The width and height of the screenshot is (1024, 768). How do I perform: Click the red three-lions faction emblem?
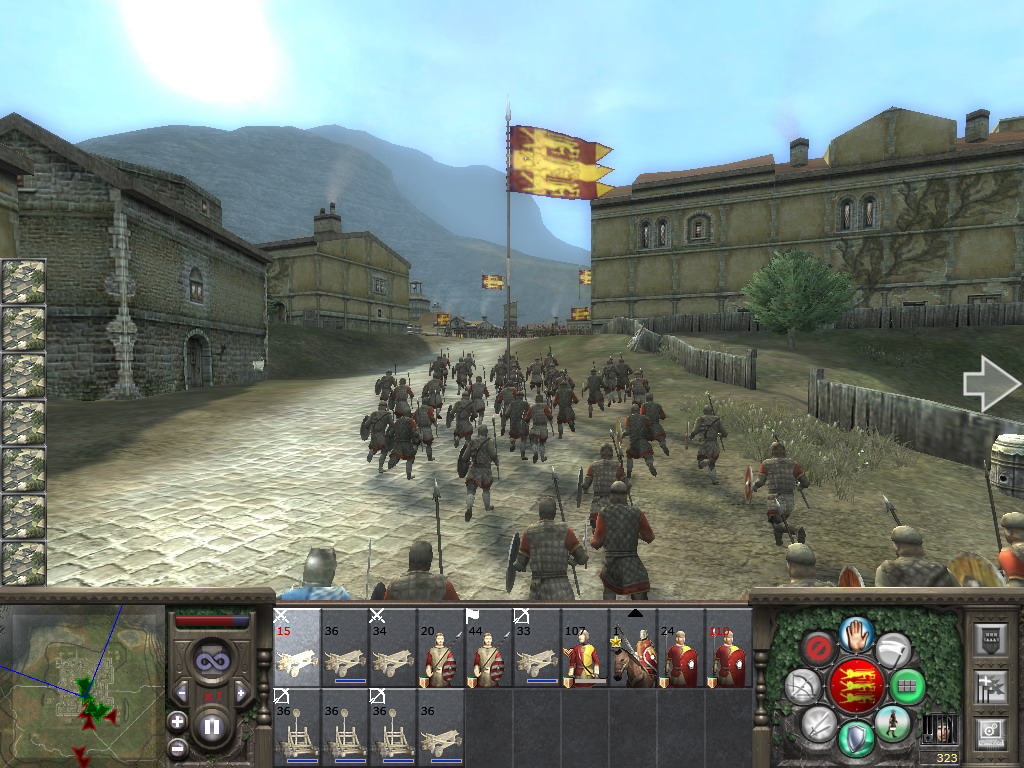(855, 685)
